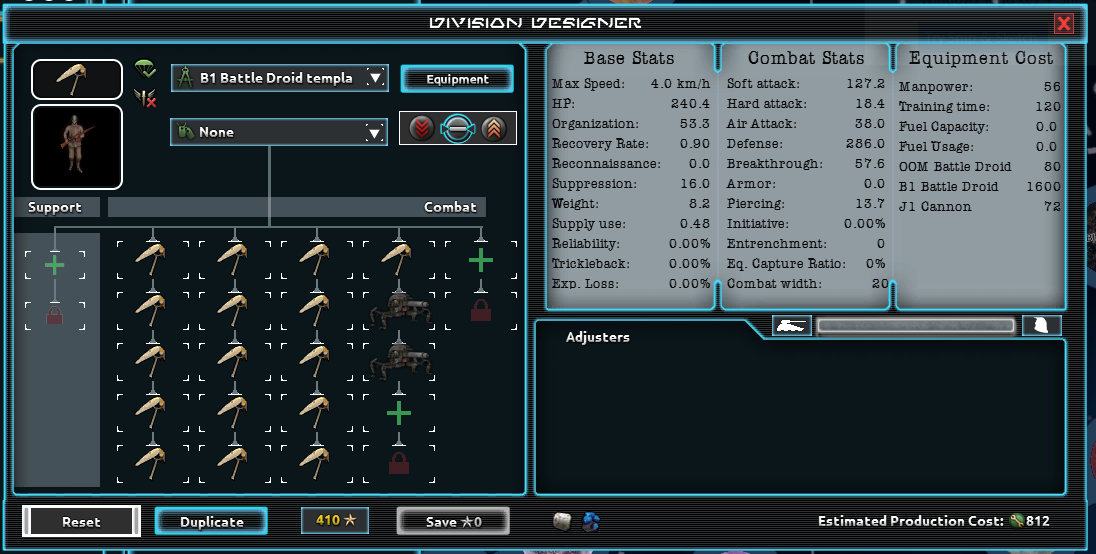Click the tank silhouette icon above Adjusters
Screen dimensions: 1096x554
point(792,326)
